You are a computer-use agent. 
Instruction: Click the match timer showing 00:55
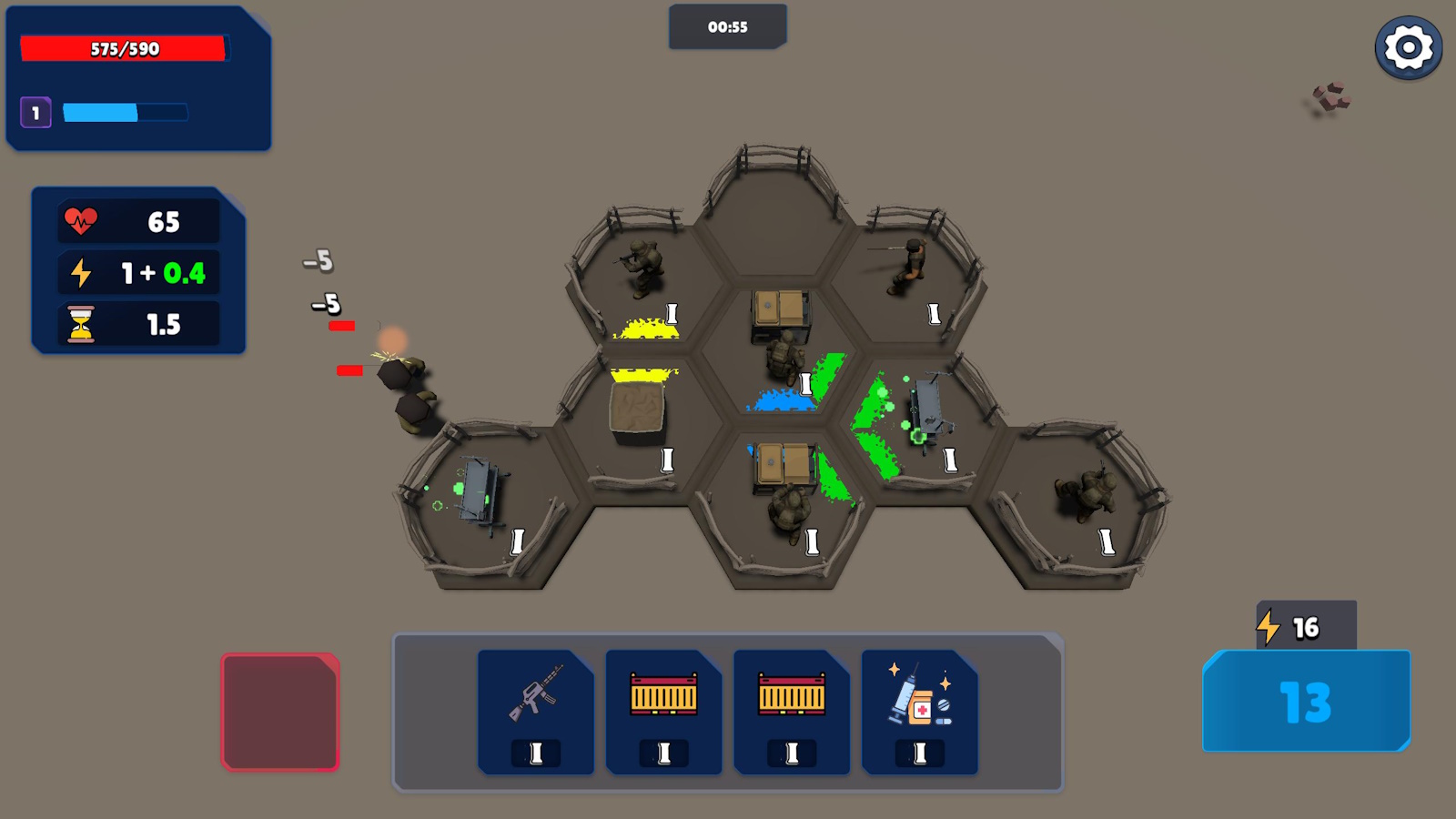[727, 27]
